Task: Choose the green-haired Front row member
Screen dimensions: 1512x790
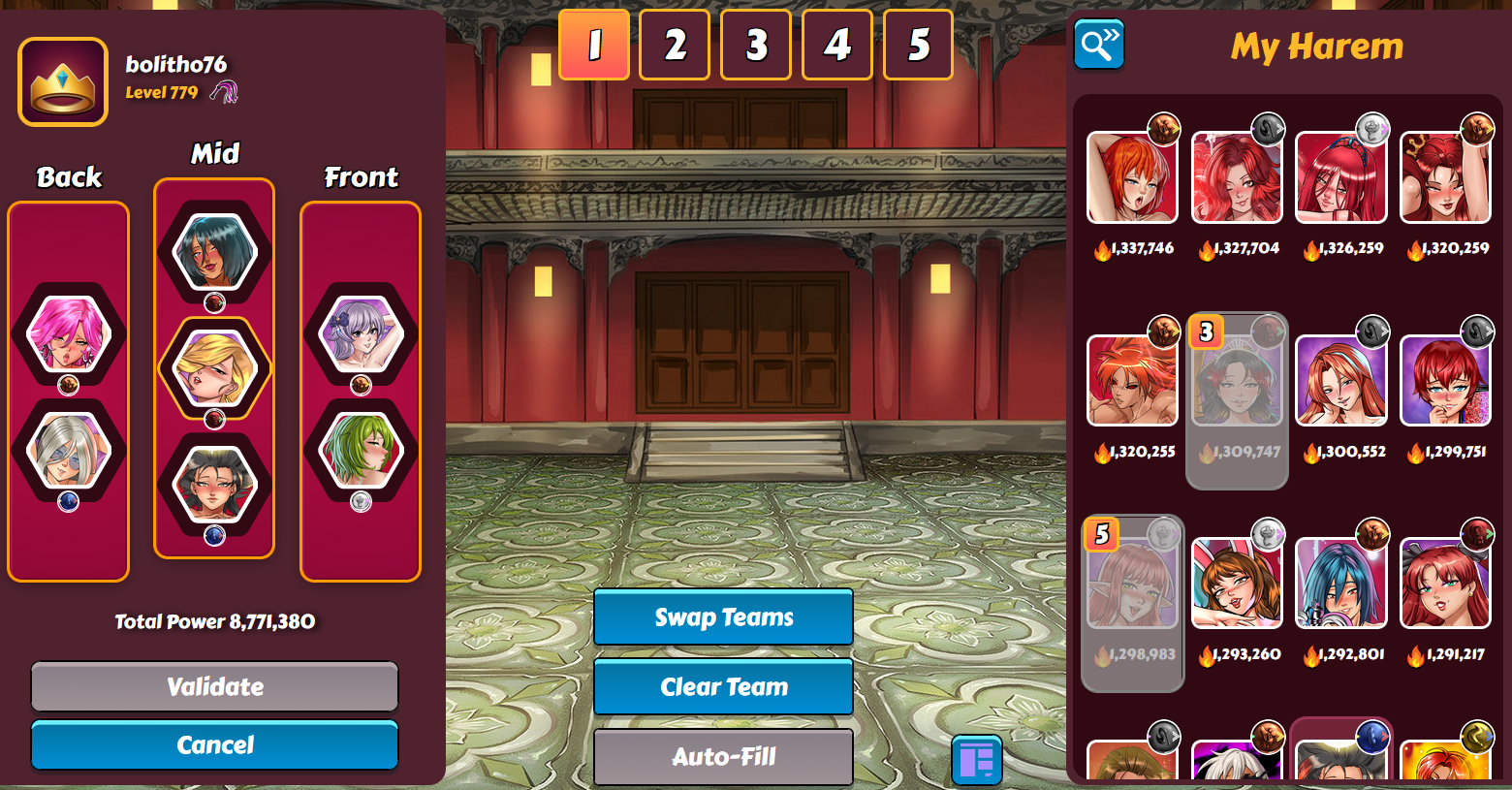Action: click(x=361, y=451)
